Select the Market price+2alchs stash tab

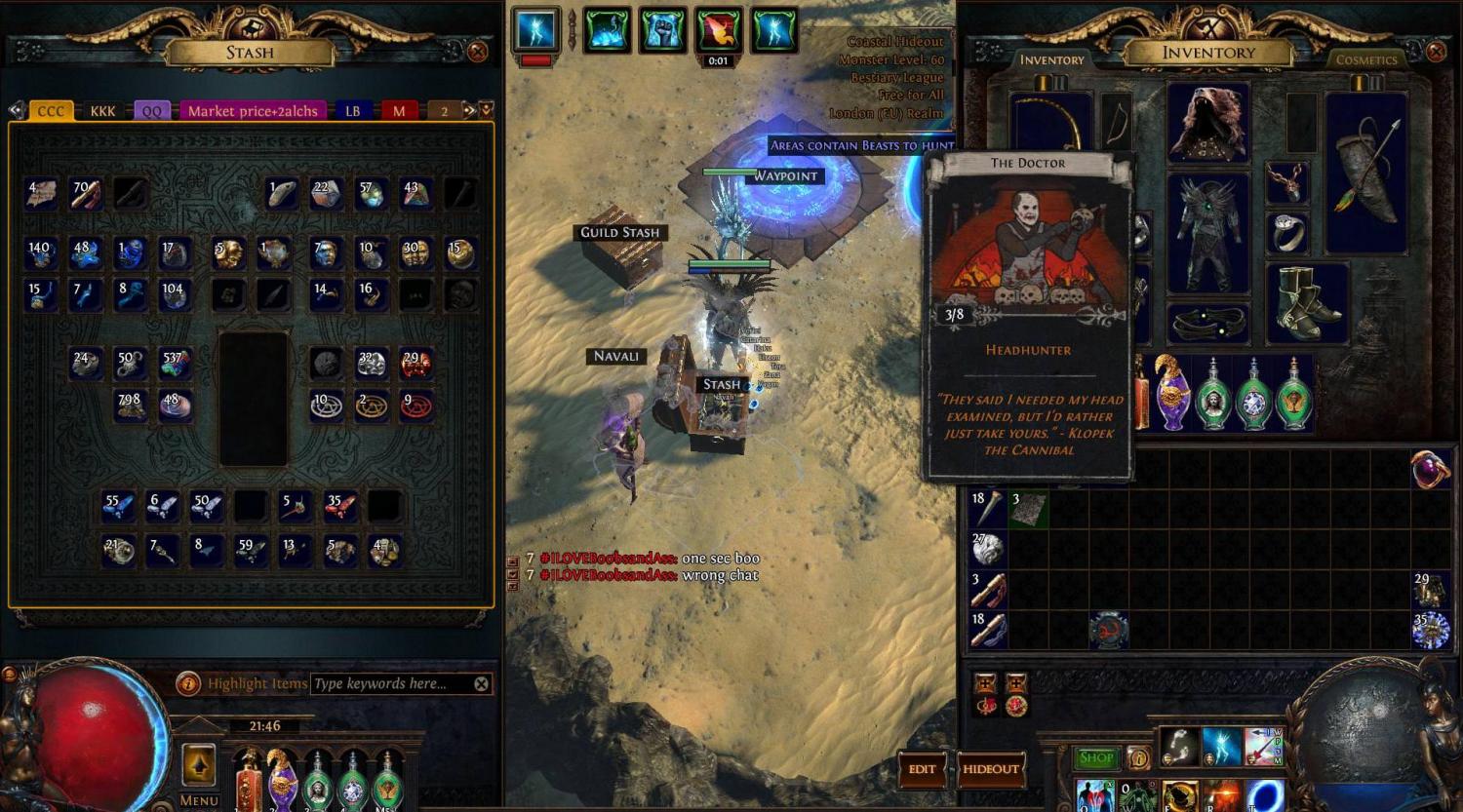253,111
